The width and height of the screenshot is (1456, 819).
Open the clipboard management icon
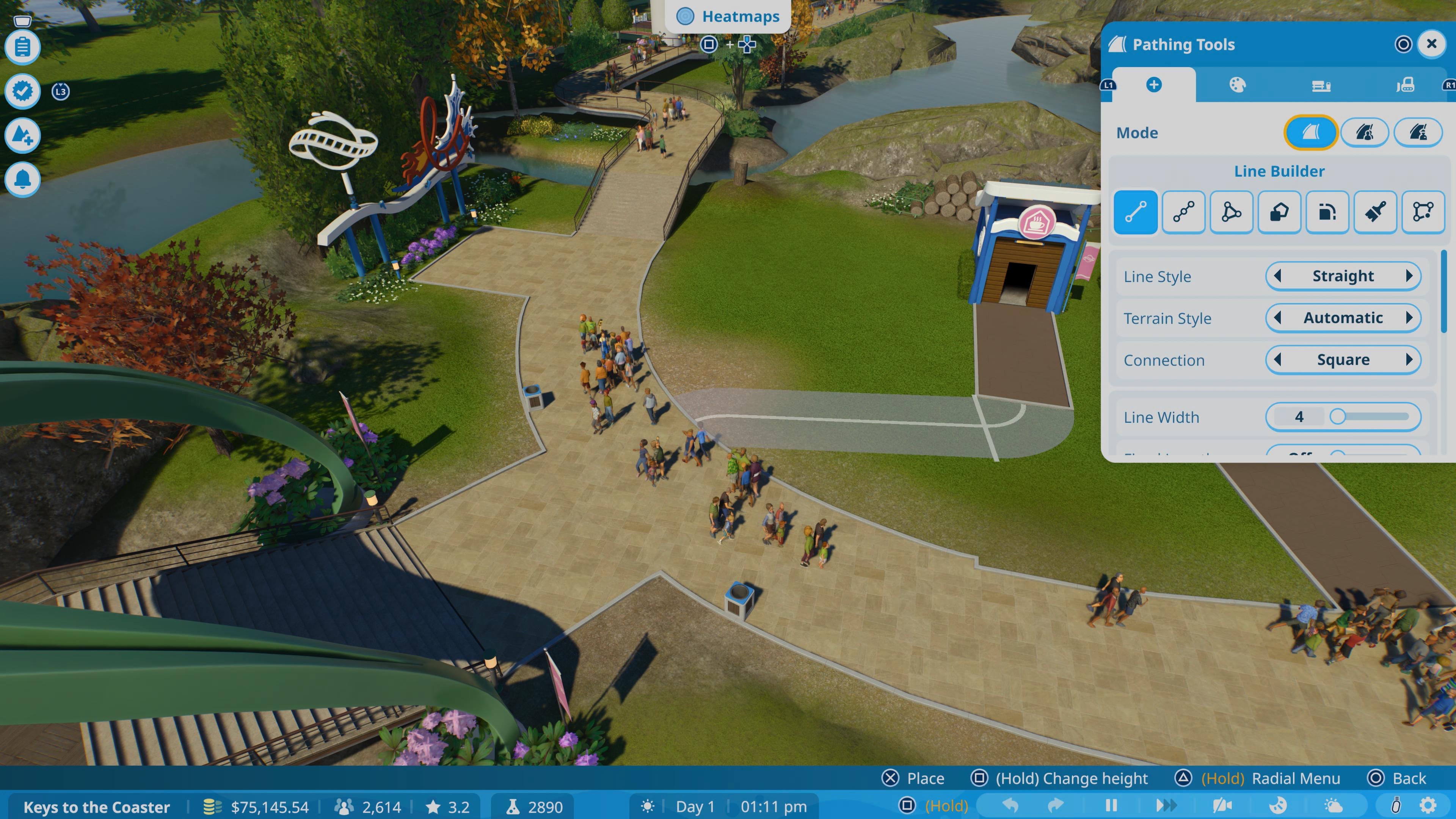tap(23, 47)
